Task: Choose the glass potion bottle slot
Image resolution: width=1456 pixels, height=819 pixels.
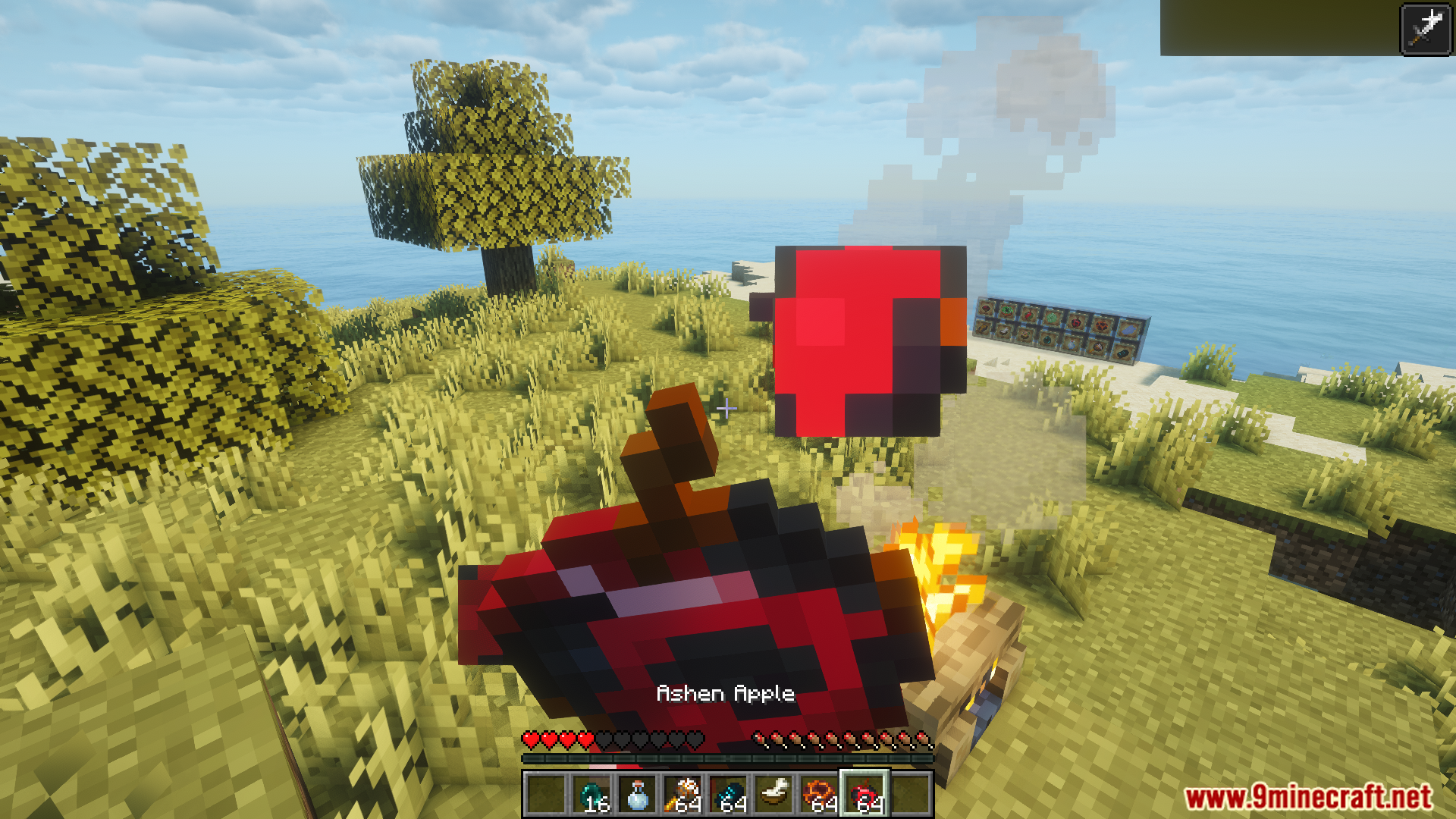Action: [638, 794]
